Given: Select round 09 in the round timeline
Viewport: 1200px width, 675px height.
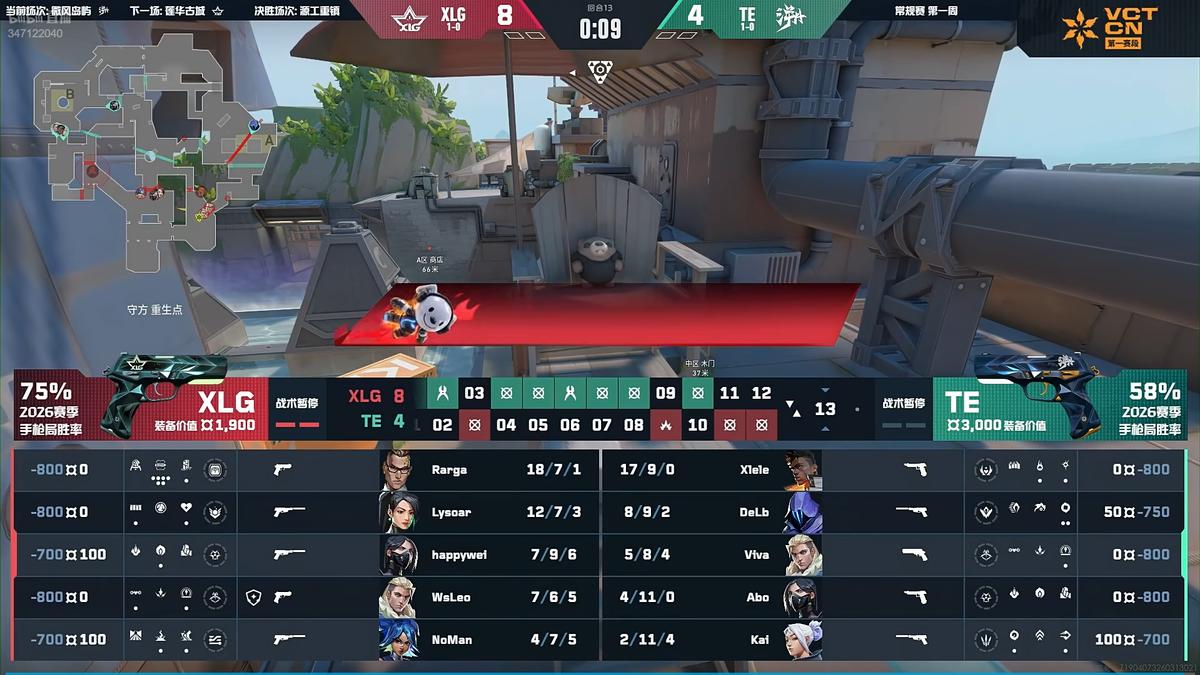Looking at the screenshot, I should (x=666, y=393).
